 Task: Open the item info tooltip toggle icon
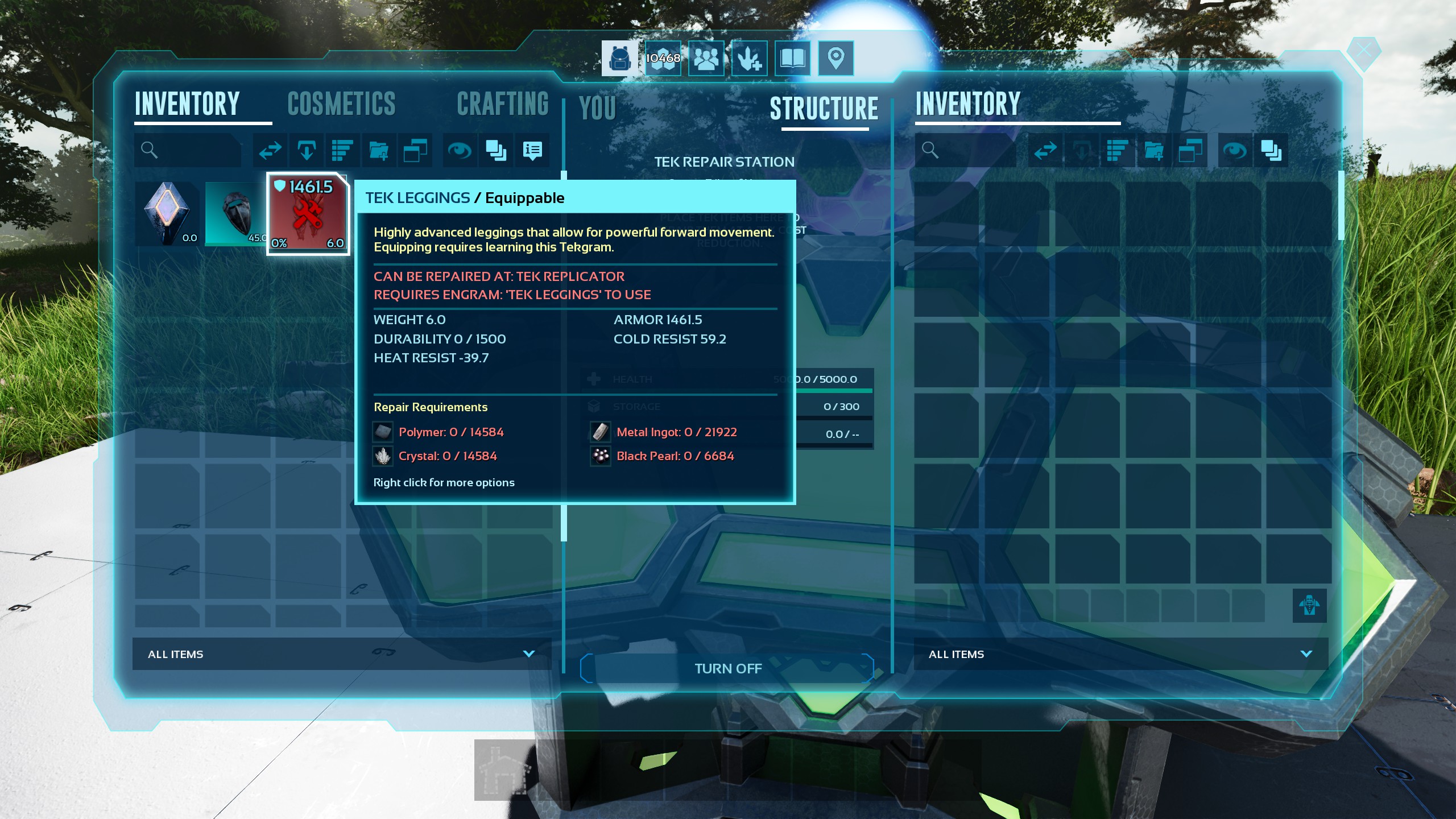532,150
